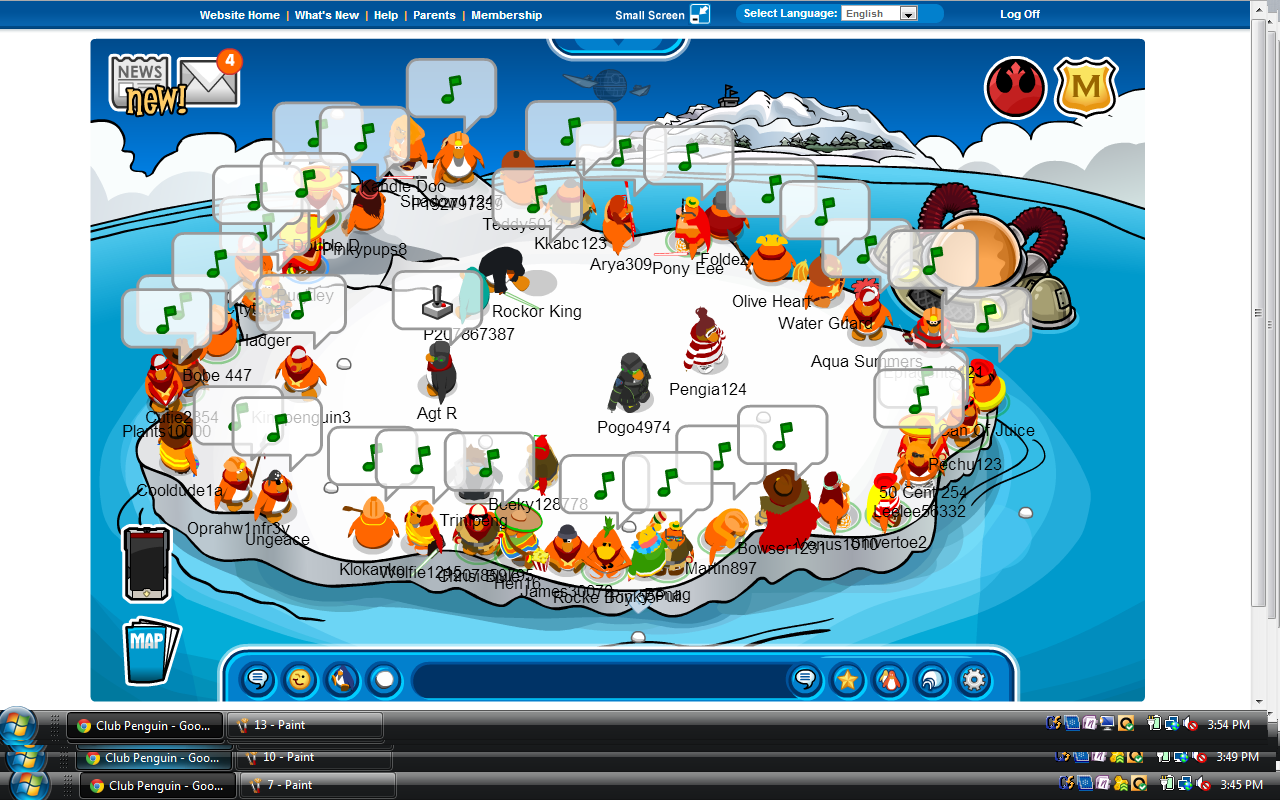Expand the pull-down tab above the scene

[617, 46]
